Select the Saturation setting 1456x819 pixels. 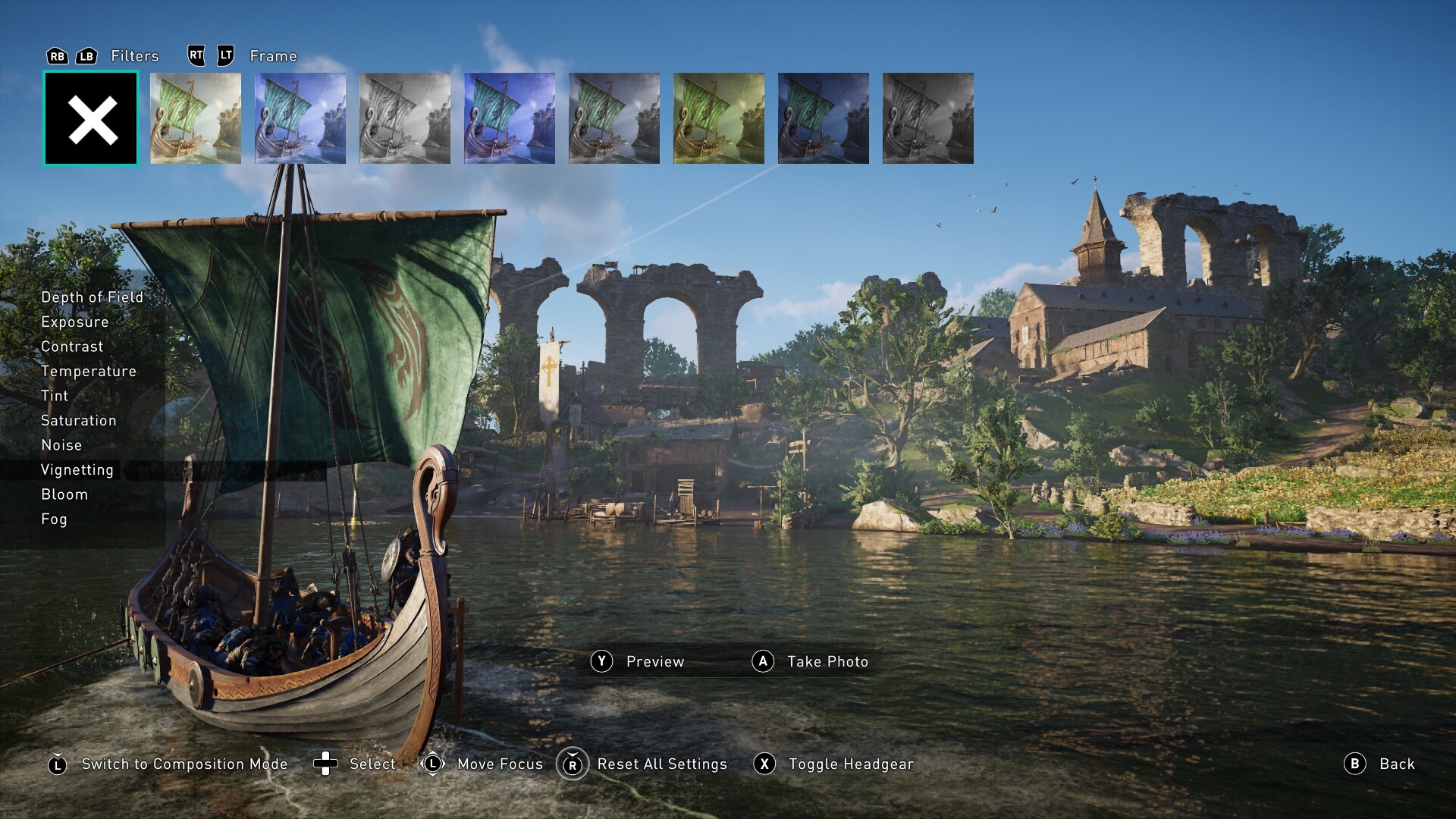79,421
